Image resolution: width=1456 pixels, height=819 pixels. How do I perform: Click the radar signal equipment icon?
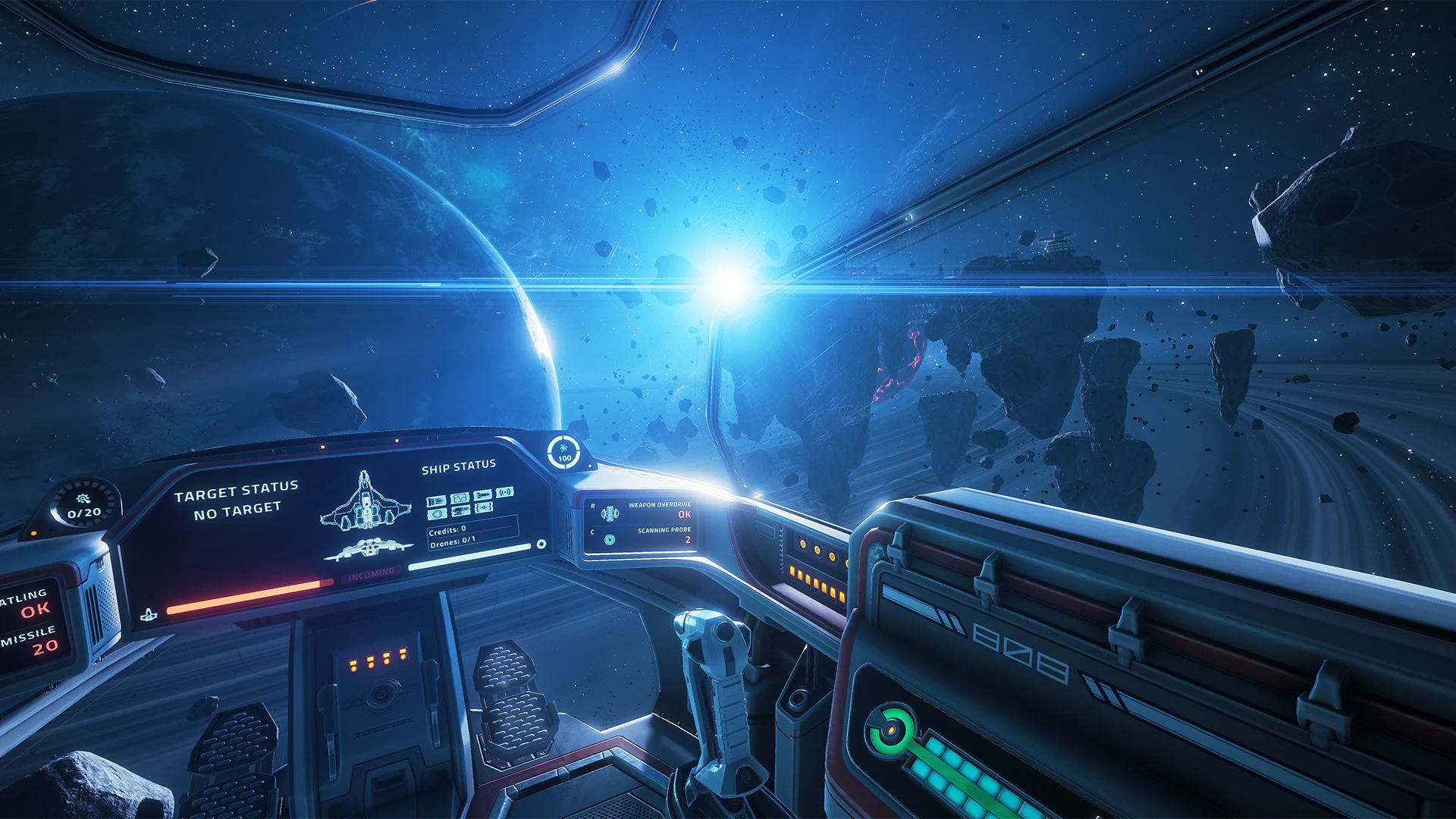(x=505, y=491)
